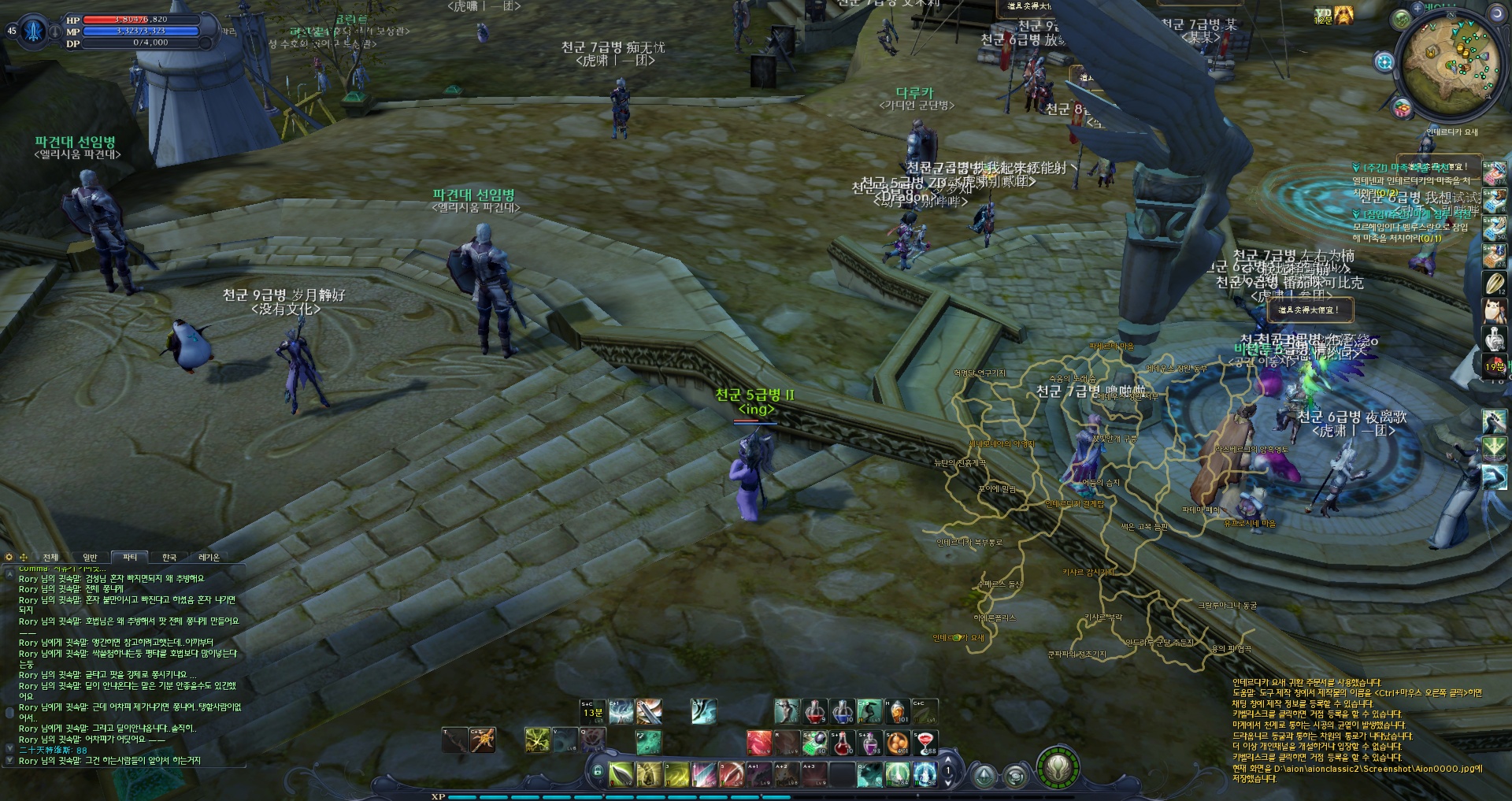
Task: Use the purple potion flask slot
Action: (870, 743)
